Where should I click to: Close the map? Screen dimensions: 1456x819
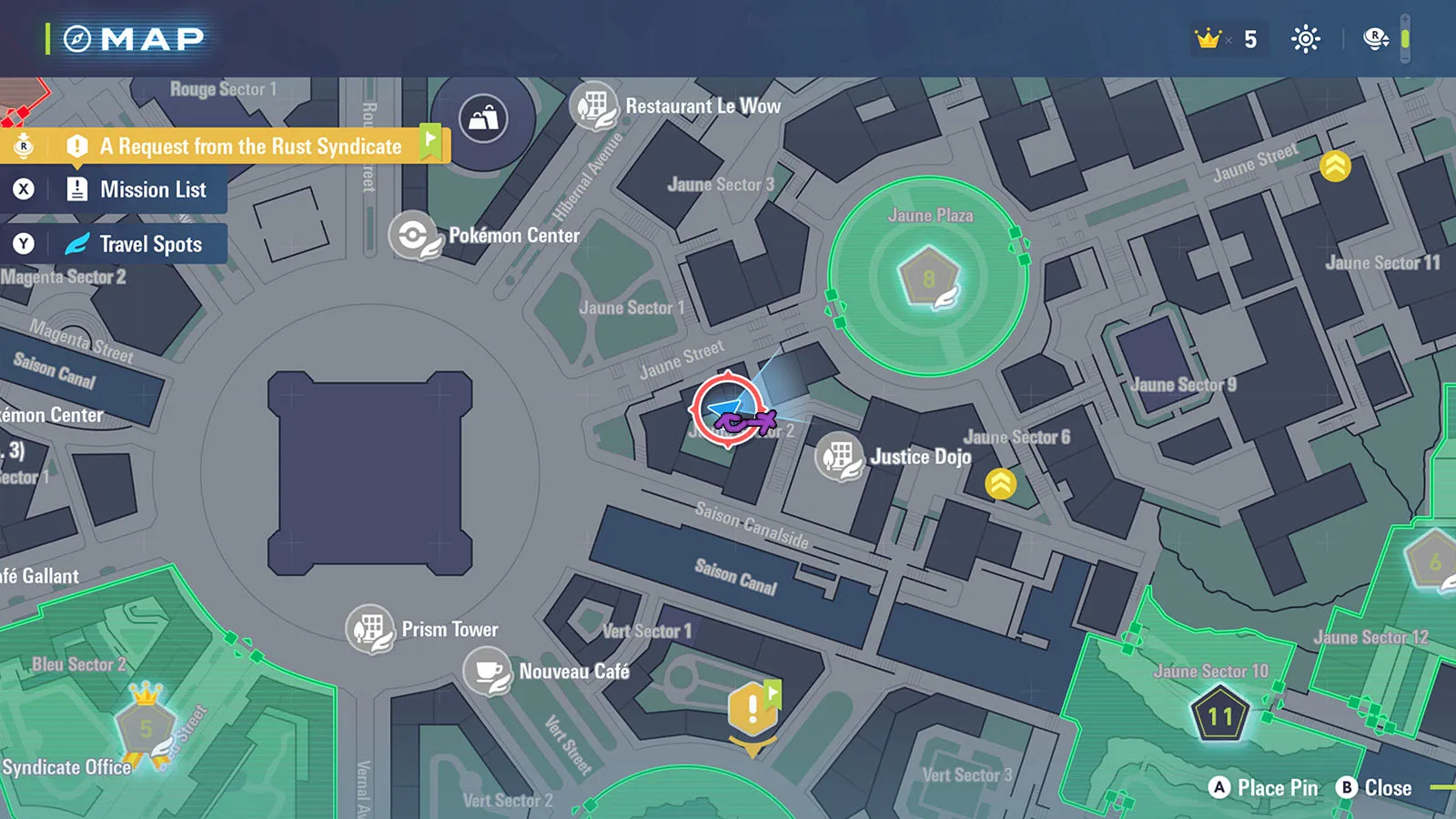[1374, 788]
